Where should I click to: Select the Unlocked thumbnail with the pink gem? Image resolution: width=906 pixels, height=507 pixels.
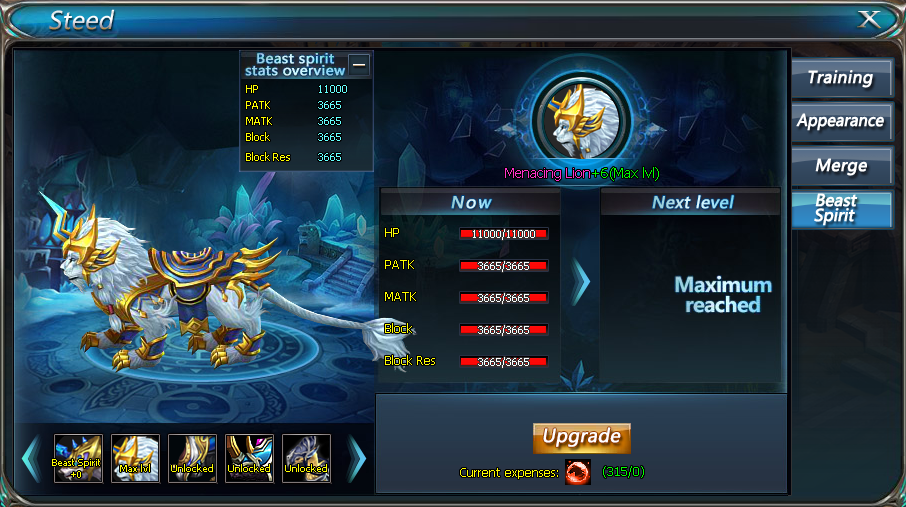[249, 459]
